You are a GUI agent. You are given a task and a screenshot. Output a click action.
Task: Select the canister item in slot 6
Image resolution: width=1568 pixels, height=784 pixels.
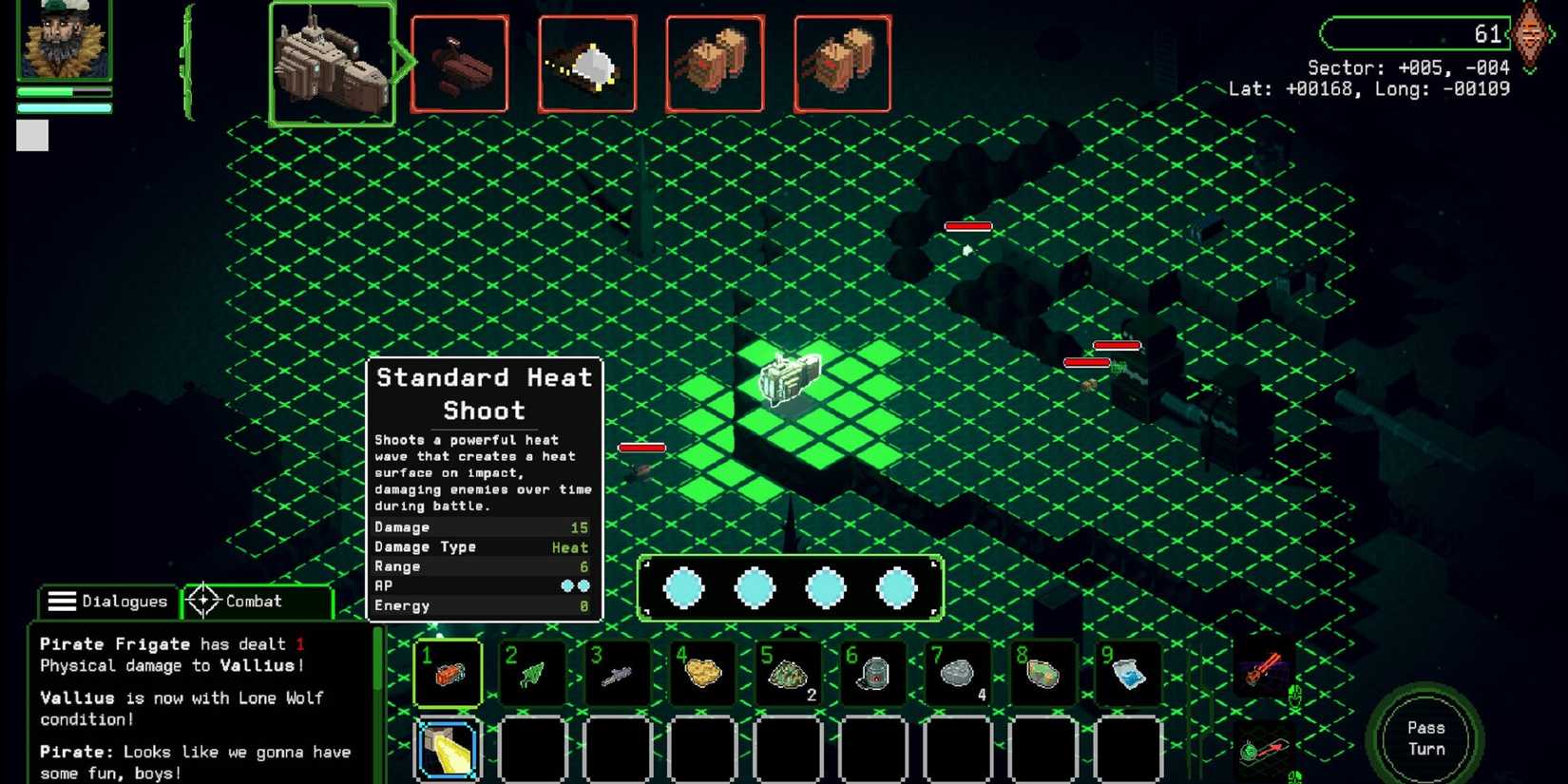click(871, 673)
